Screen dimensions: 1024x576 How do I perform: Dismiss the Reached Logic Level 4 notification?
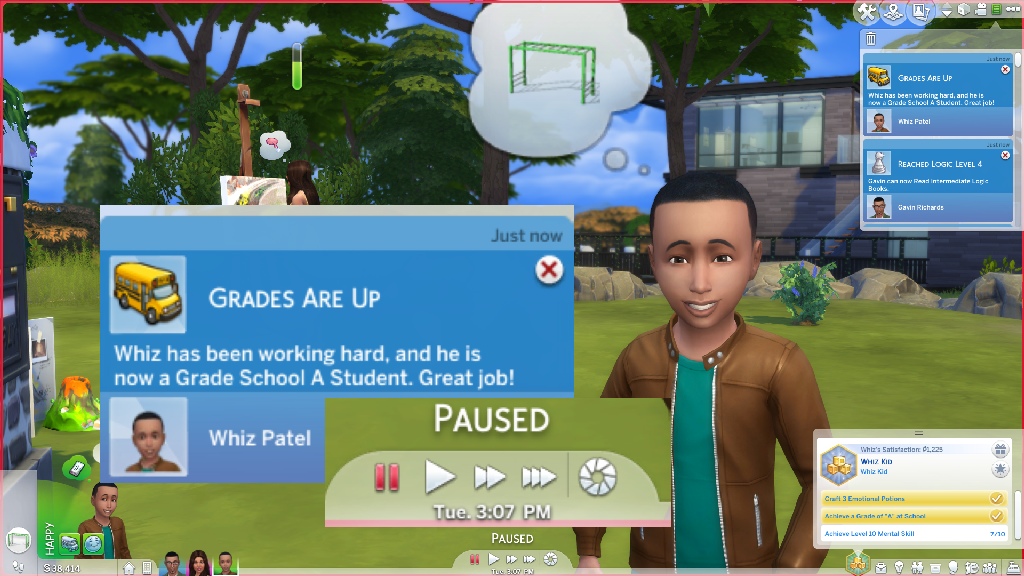pyautogui.click(x=1005, y=155)
